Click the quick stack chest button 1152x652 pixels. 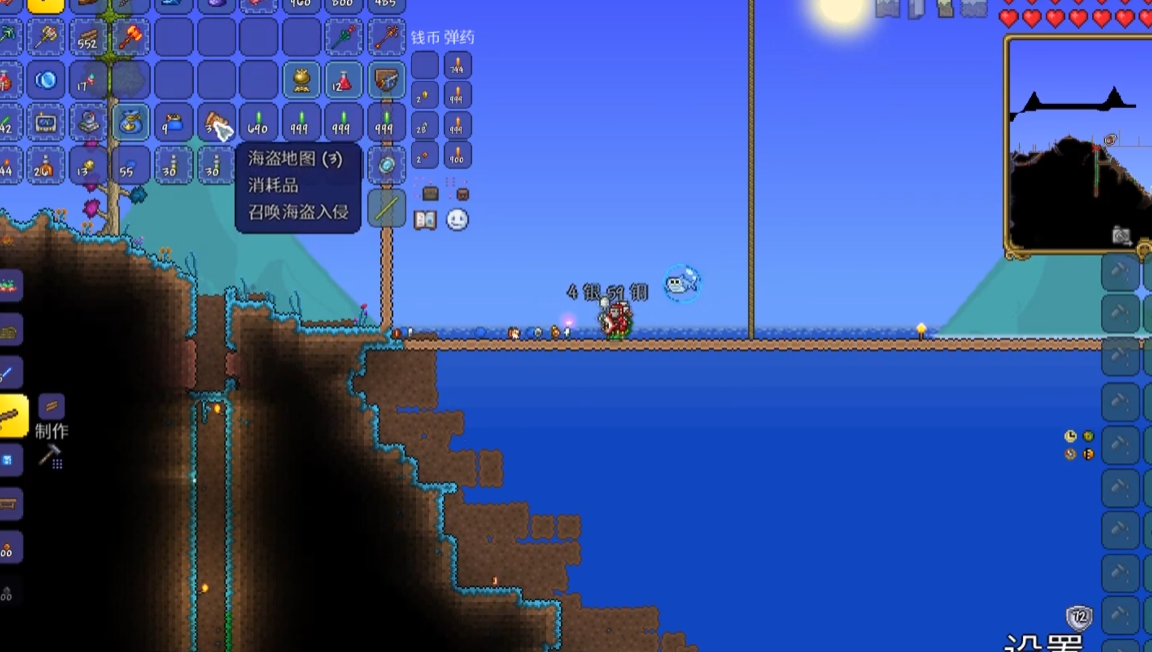click(x=430, y=192)
